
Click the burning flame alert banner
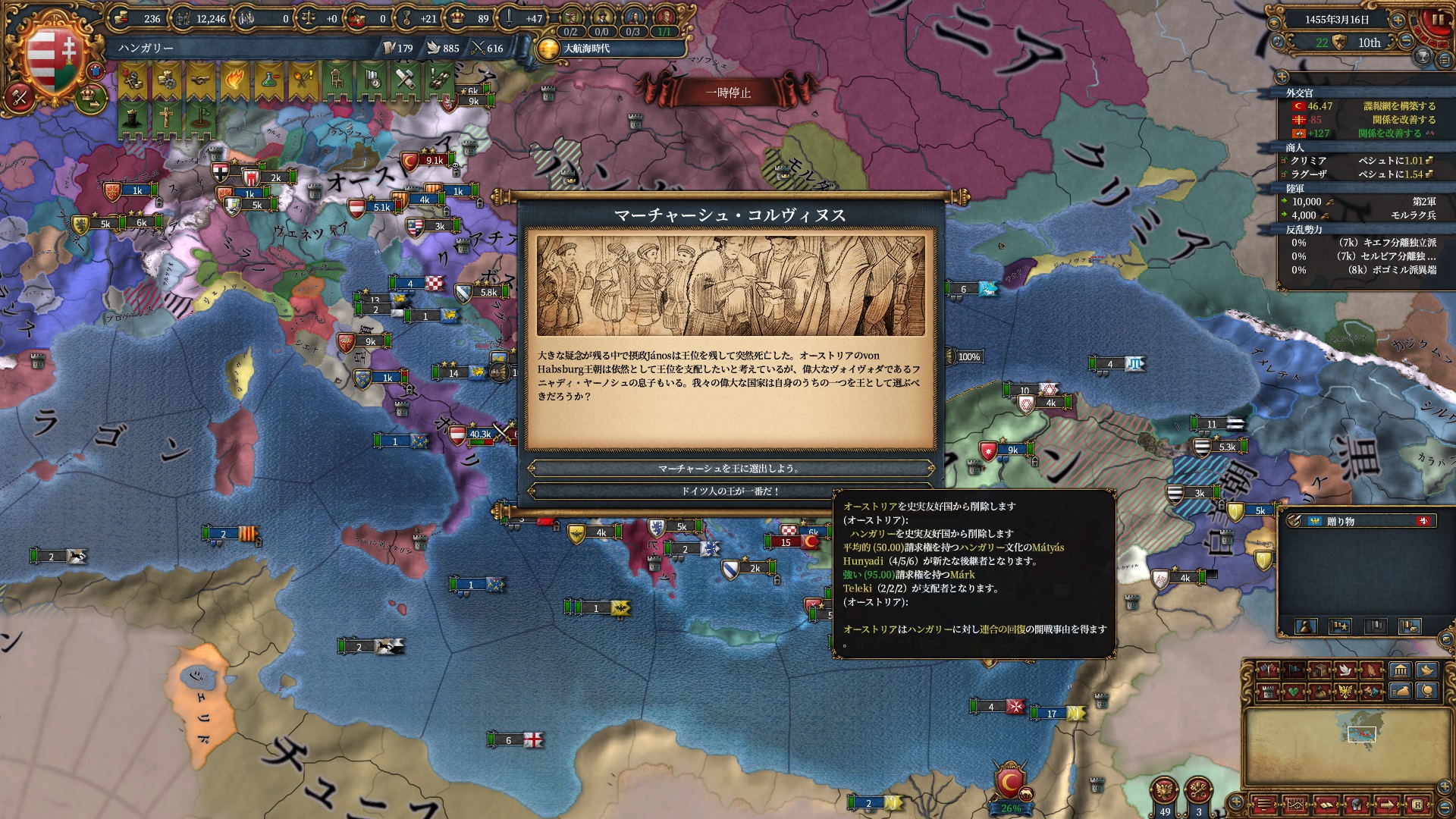pyautogui.click(x=234, y=79)
